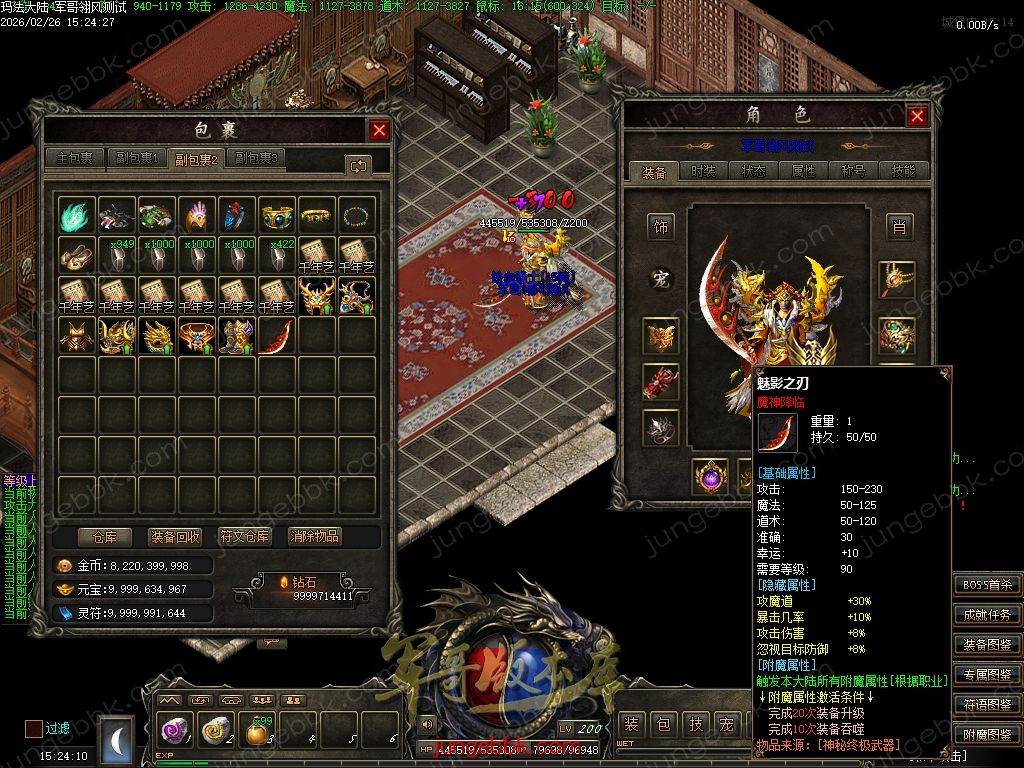
Task: Close the character (角色) window
Action: point(917,116)
